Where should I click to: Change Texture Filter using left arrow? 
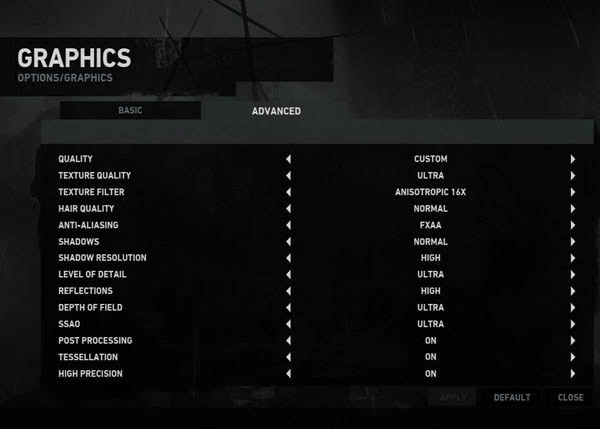coord(288,192)
